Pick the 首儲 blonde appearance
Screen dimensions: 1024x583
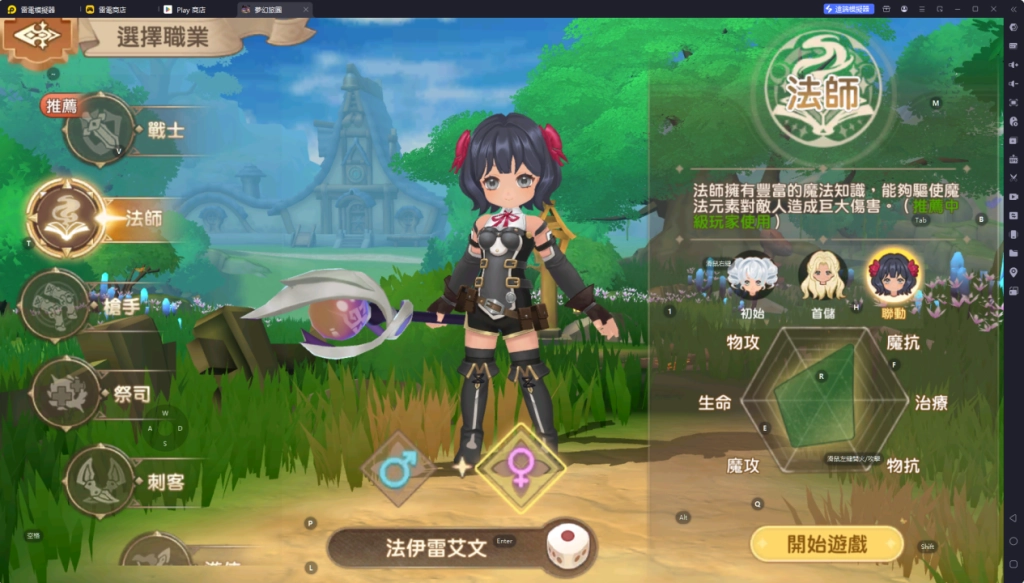(x=822, y=276)
